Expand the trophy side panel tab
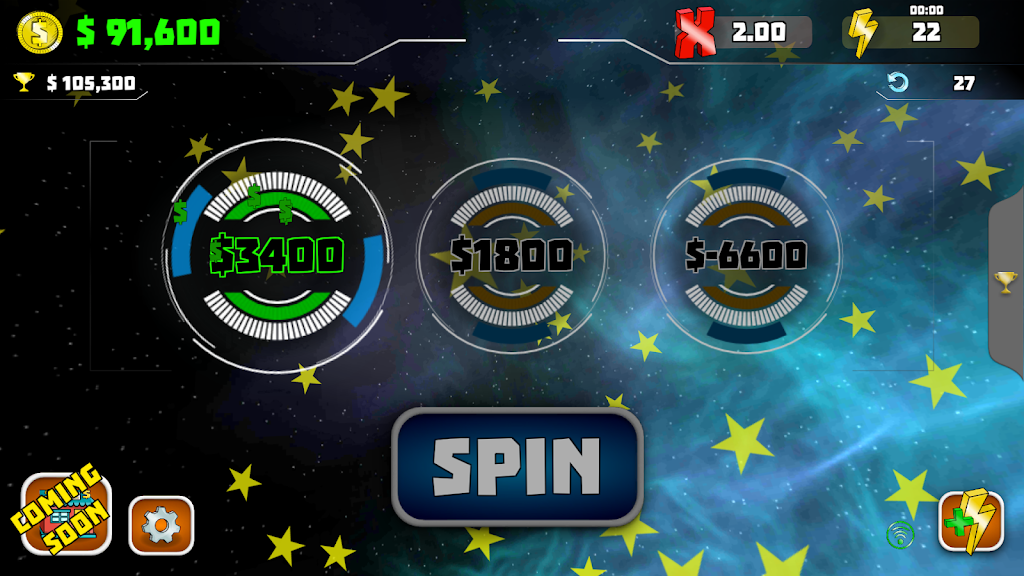 coord(1006,283)
